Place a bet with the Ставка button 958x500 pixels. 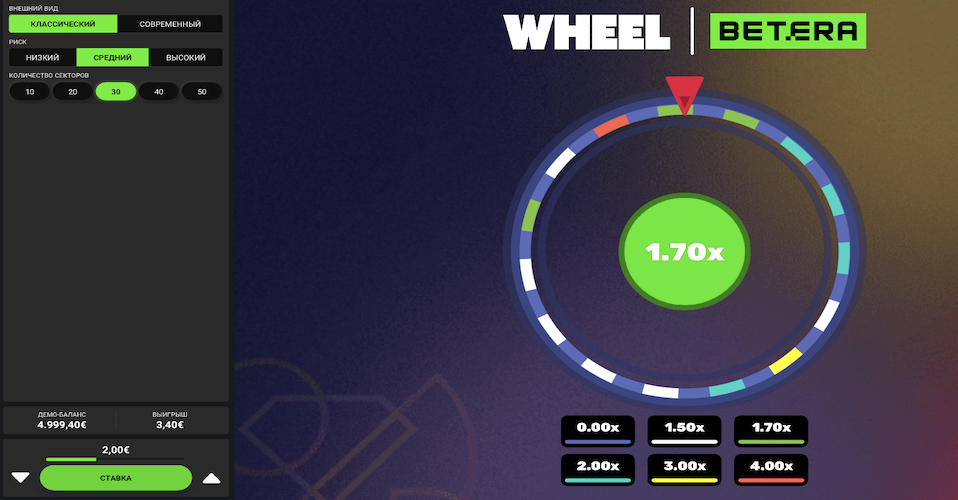(x=116, y=478)
